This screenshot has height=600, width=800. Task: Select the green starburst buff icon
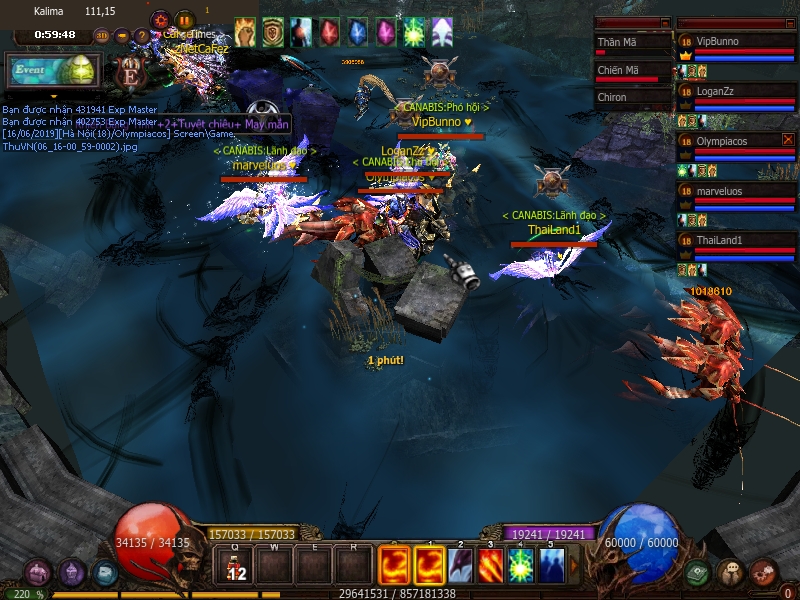coord(413,32)
